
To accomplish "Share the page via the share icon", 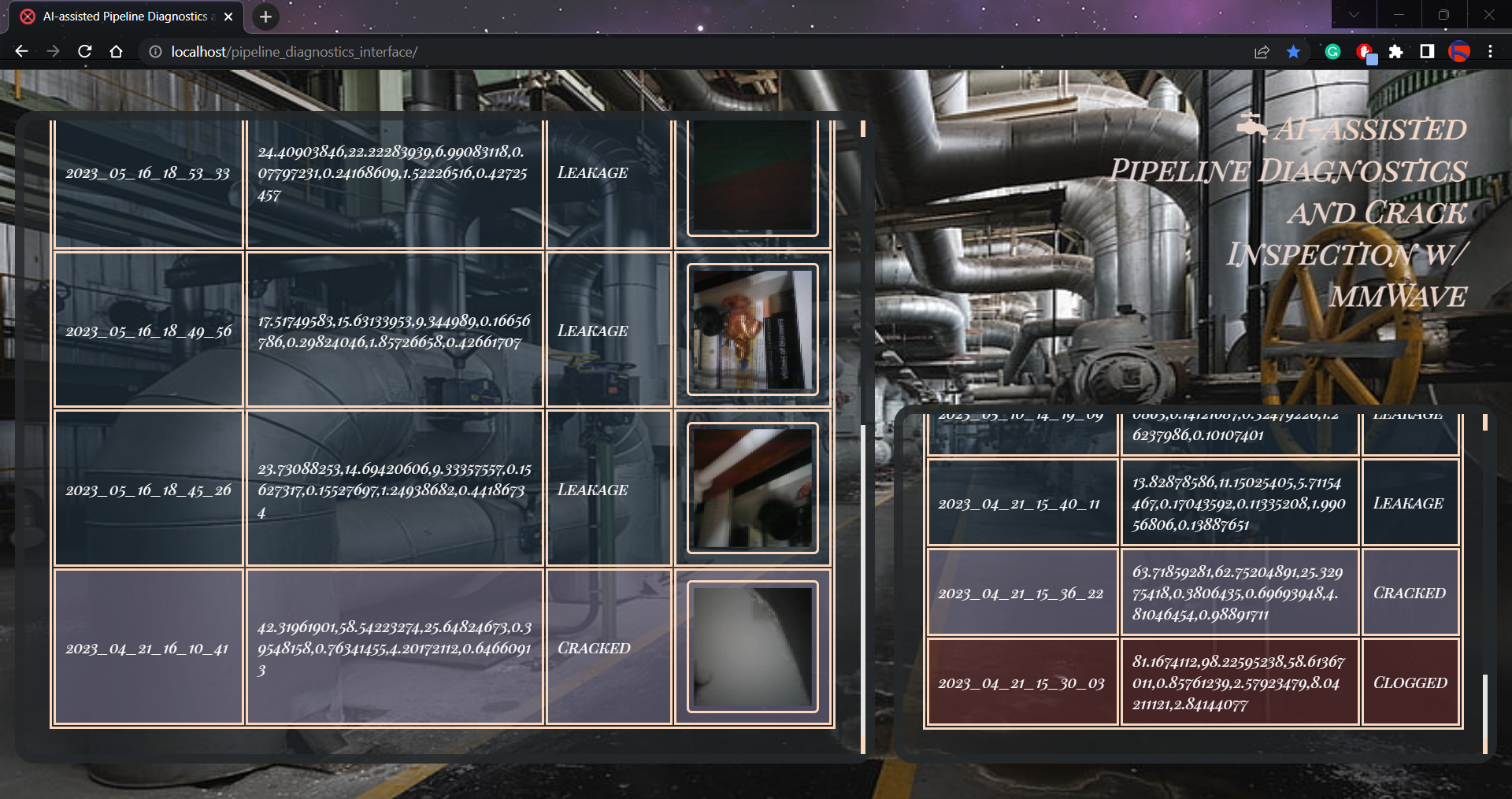I will 1262,52.
